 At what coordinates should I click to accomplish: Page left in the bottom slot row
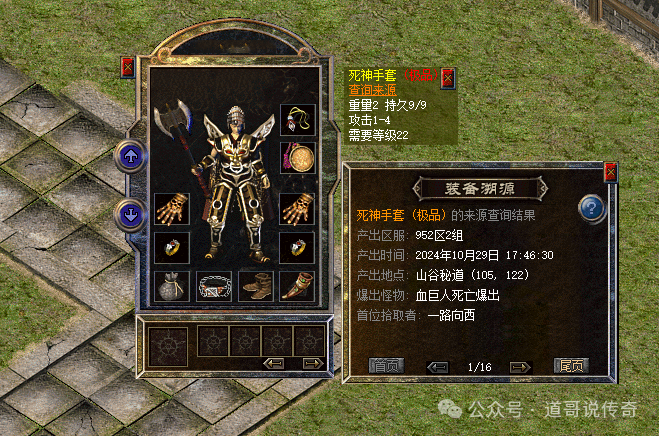[x=273, y=362]
